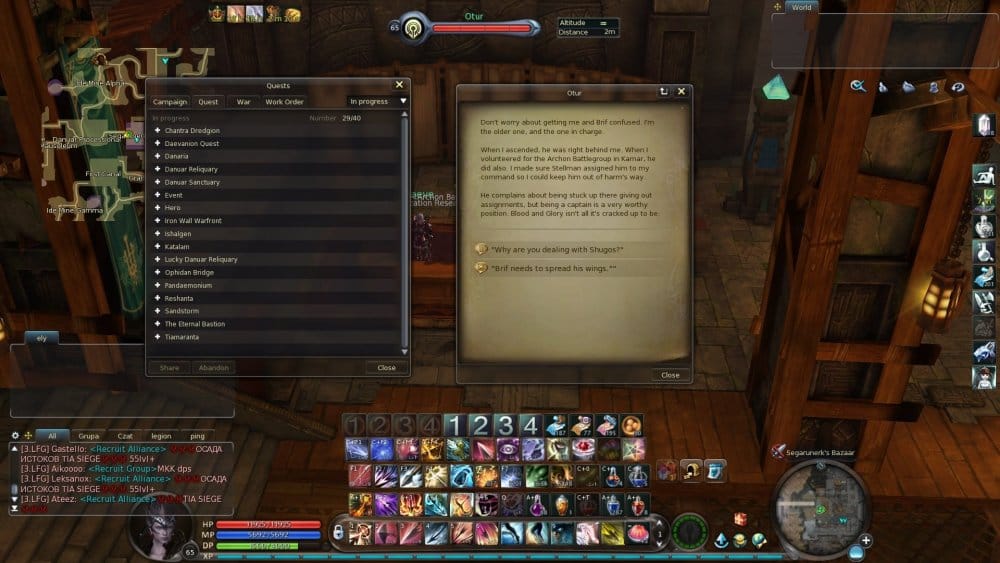Switch to the Campaign quest tab

coord(169,102)
